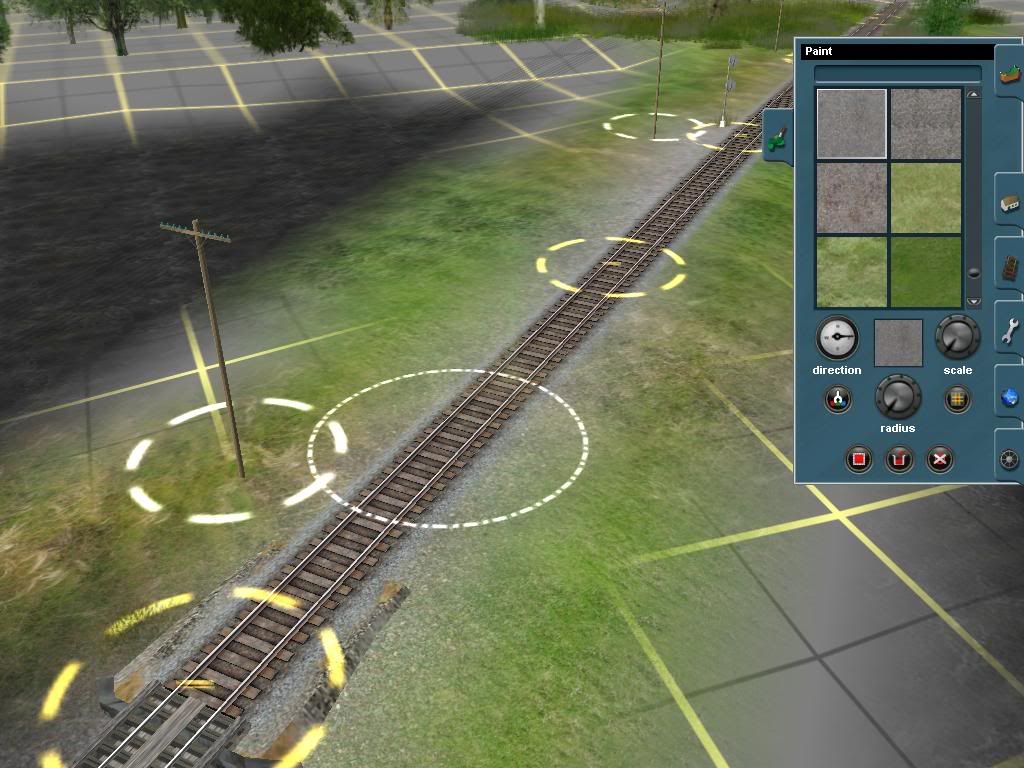Click the red bucket button

point(900,460)
